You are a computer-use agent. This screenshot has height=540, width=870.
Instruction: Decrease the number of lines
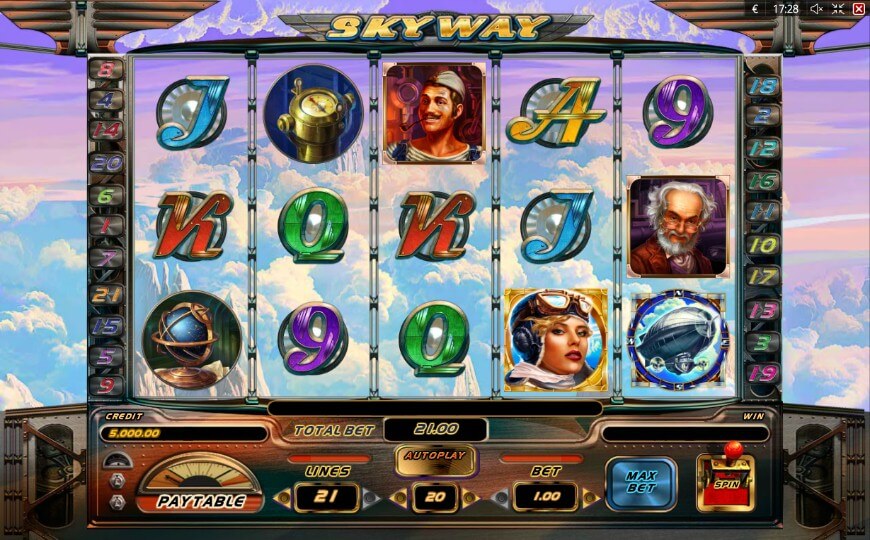point(285,496)
